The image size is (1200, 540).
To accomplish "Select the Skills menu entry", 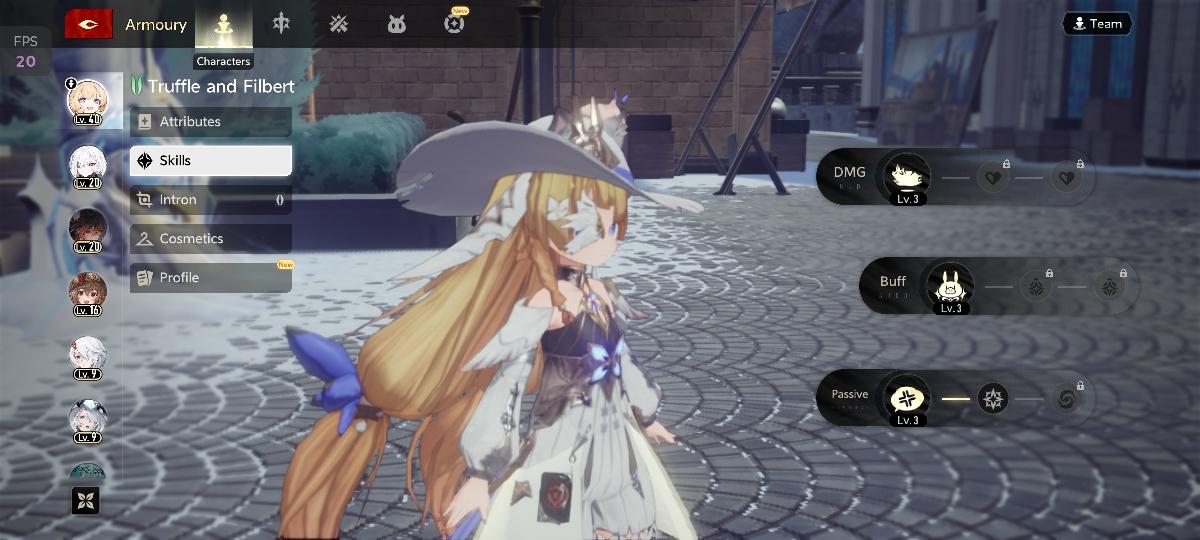I will (210, 160).
